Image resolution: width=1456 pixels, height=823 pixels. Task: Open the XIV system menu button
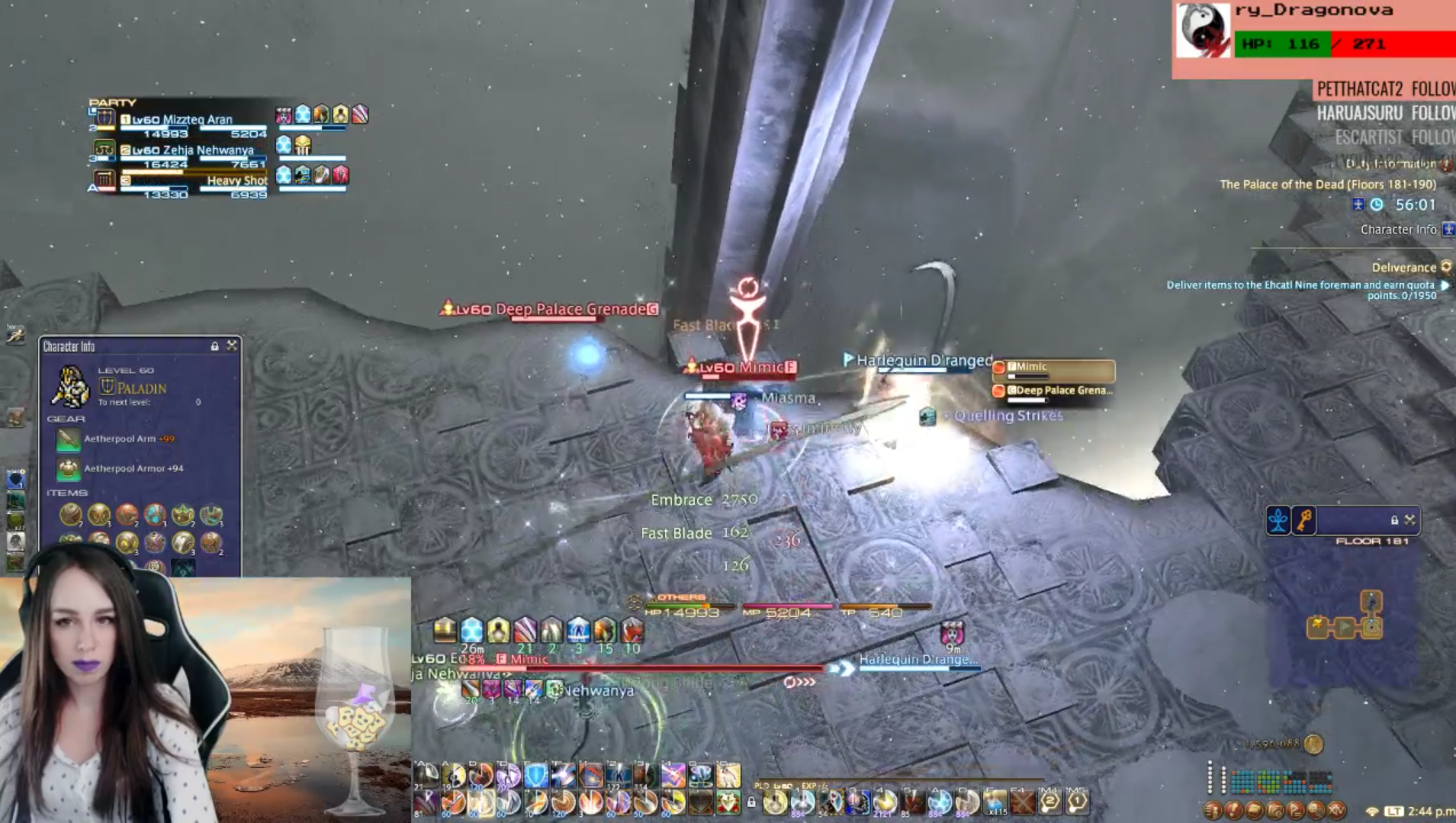[x=1335, y=810]
